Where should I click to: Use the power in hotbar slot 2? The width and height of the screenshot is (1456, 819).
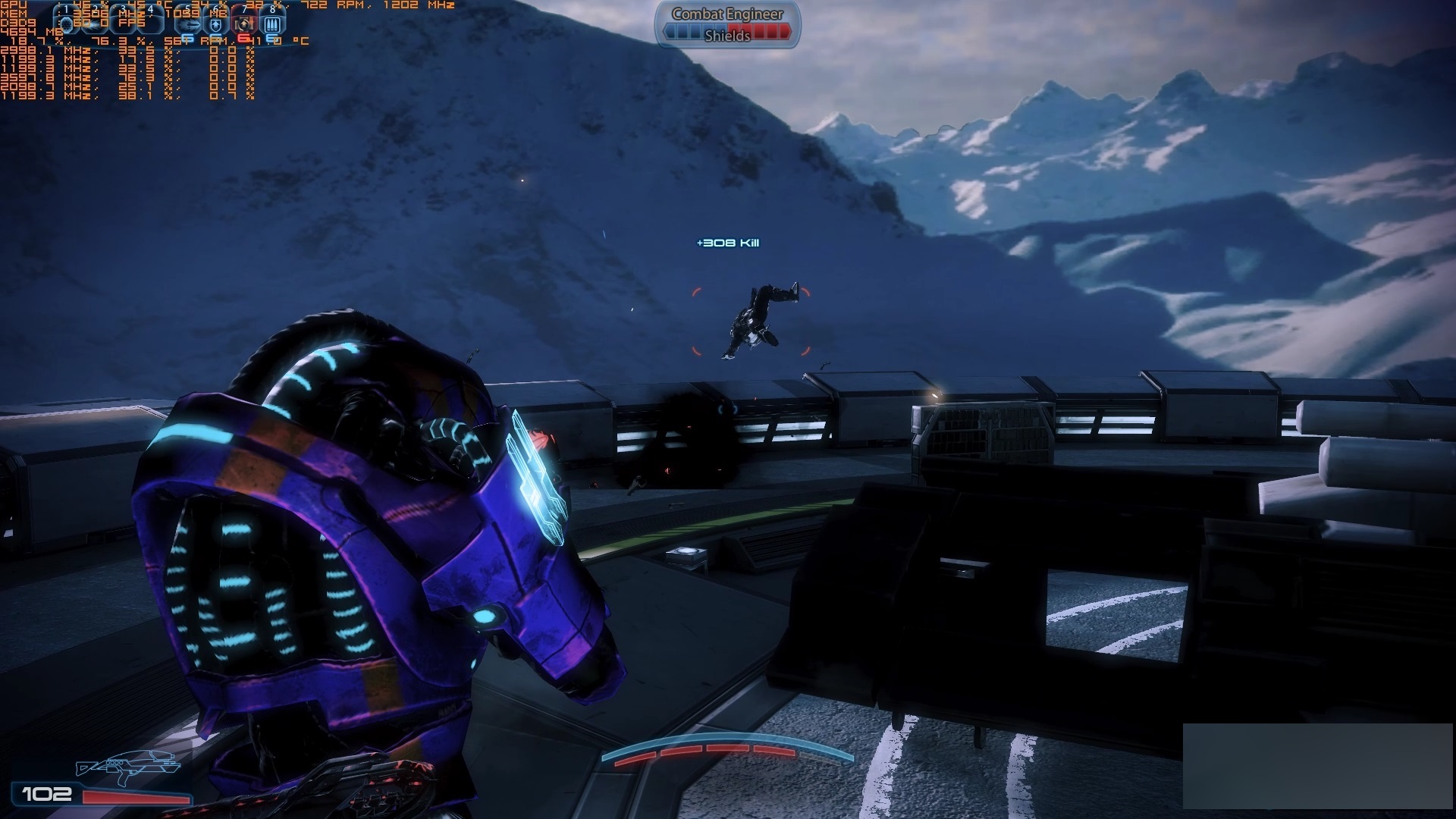96,24
